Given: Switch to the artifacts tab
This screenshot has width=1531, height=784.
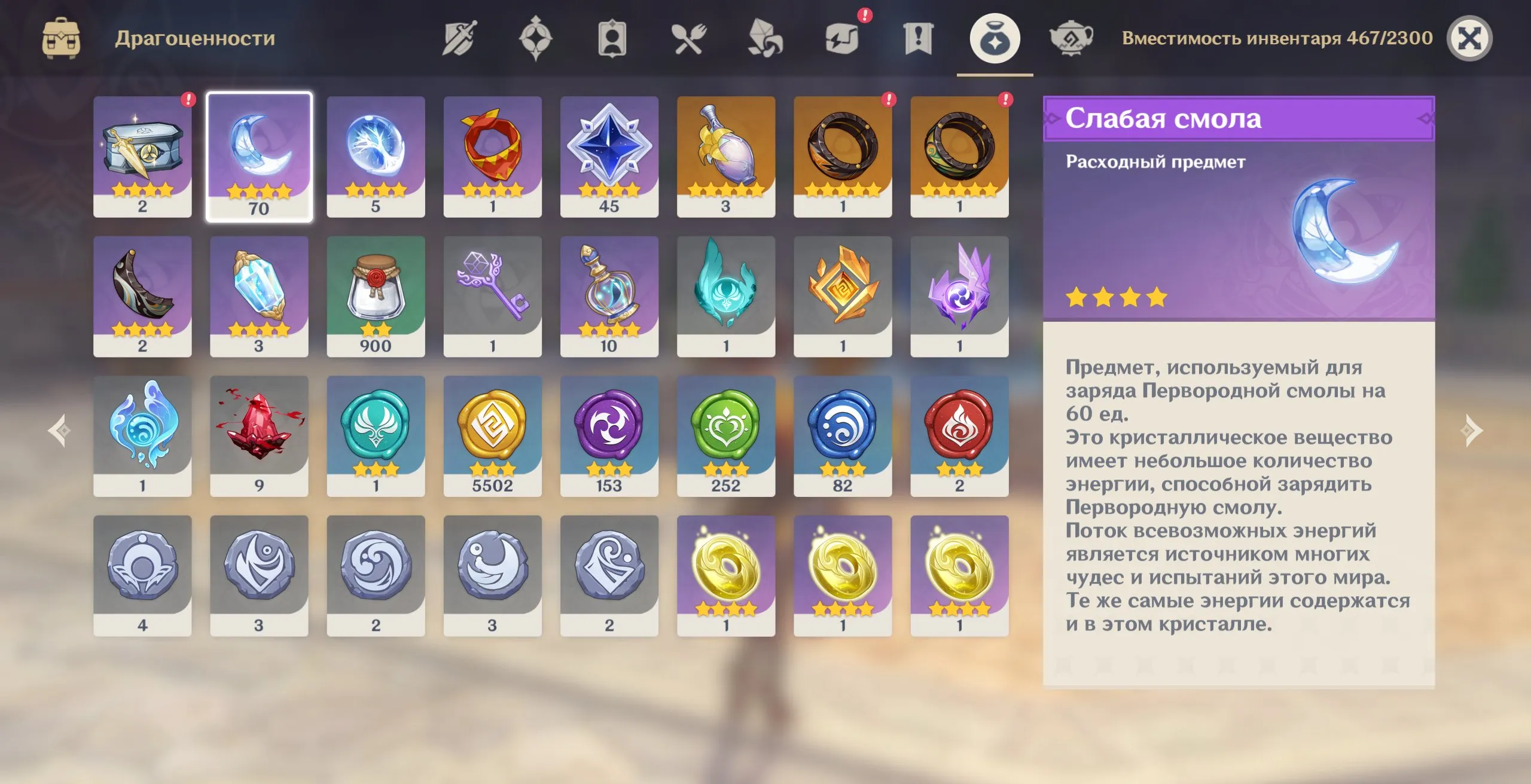Looking at the screenshot, I should click(537, 38).
